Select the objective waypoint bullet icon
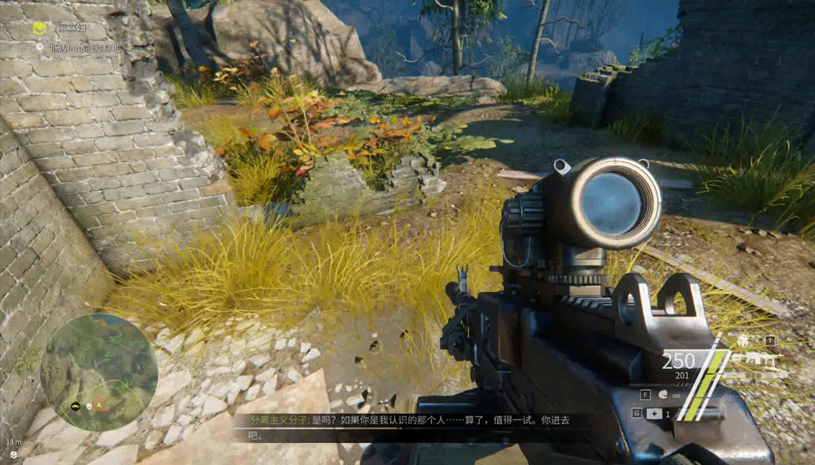The height and width of the screenshot is (465, 815). [41, 47]
